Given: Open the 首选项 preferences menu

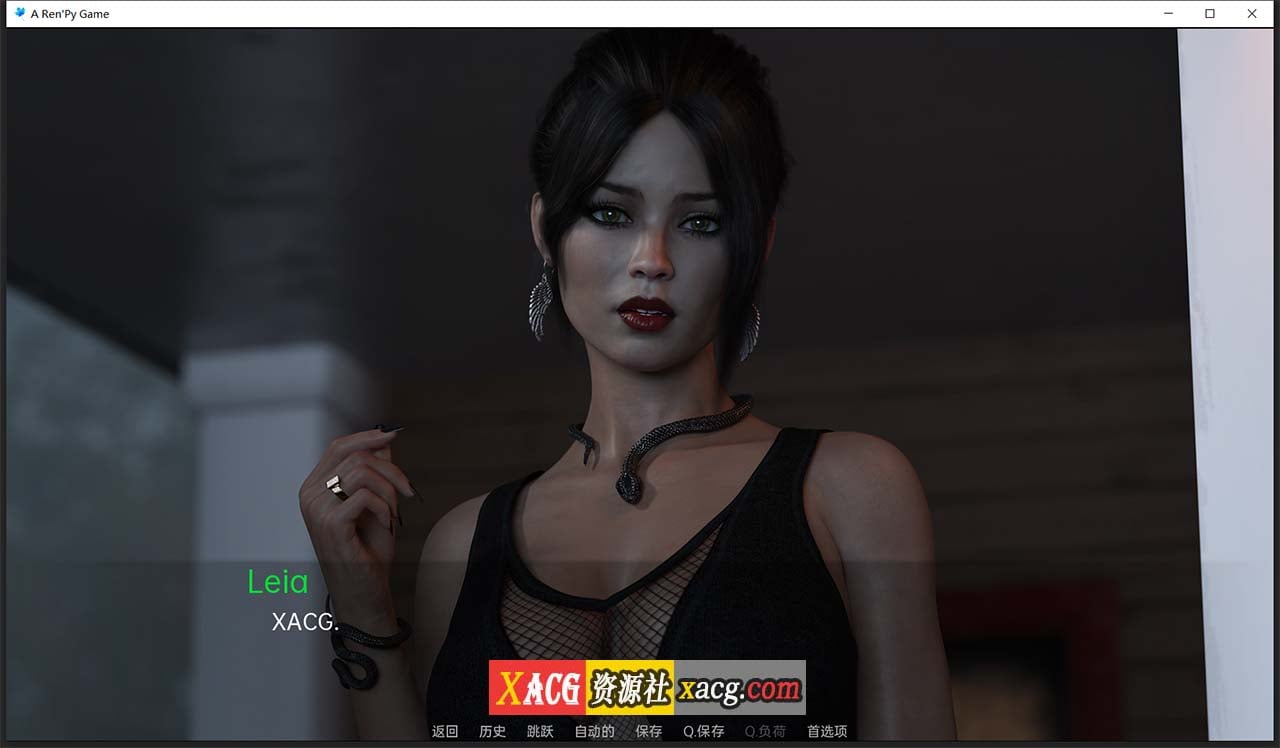Looking at the screenshot, I should tap(825, 731).
